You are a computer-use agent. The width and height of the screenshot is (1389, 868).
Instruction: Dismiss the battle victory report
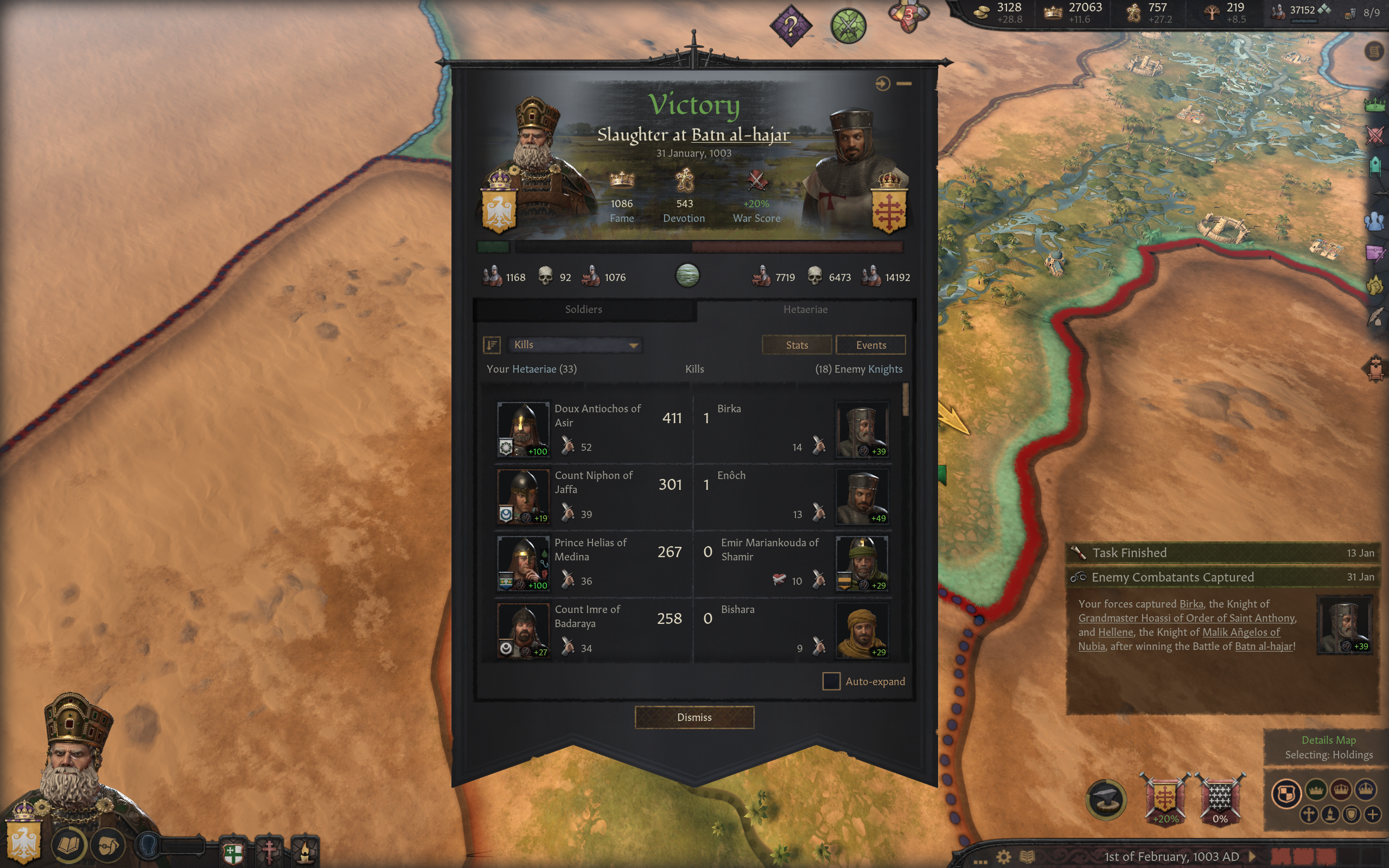[694, 717]
